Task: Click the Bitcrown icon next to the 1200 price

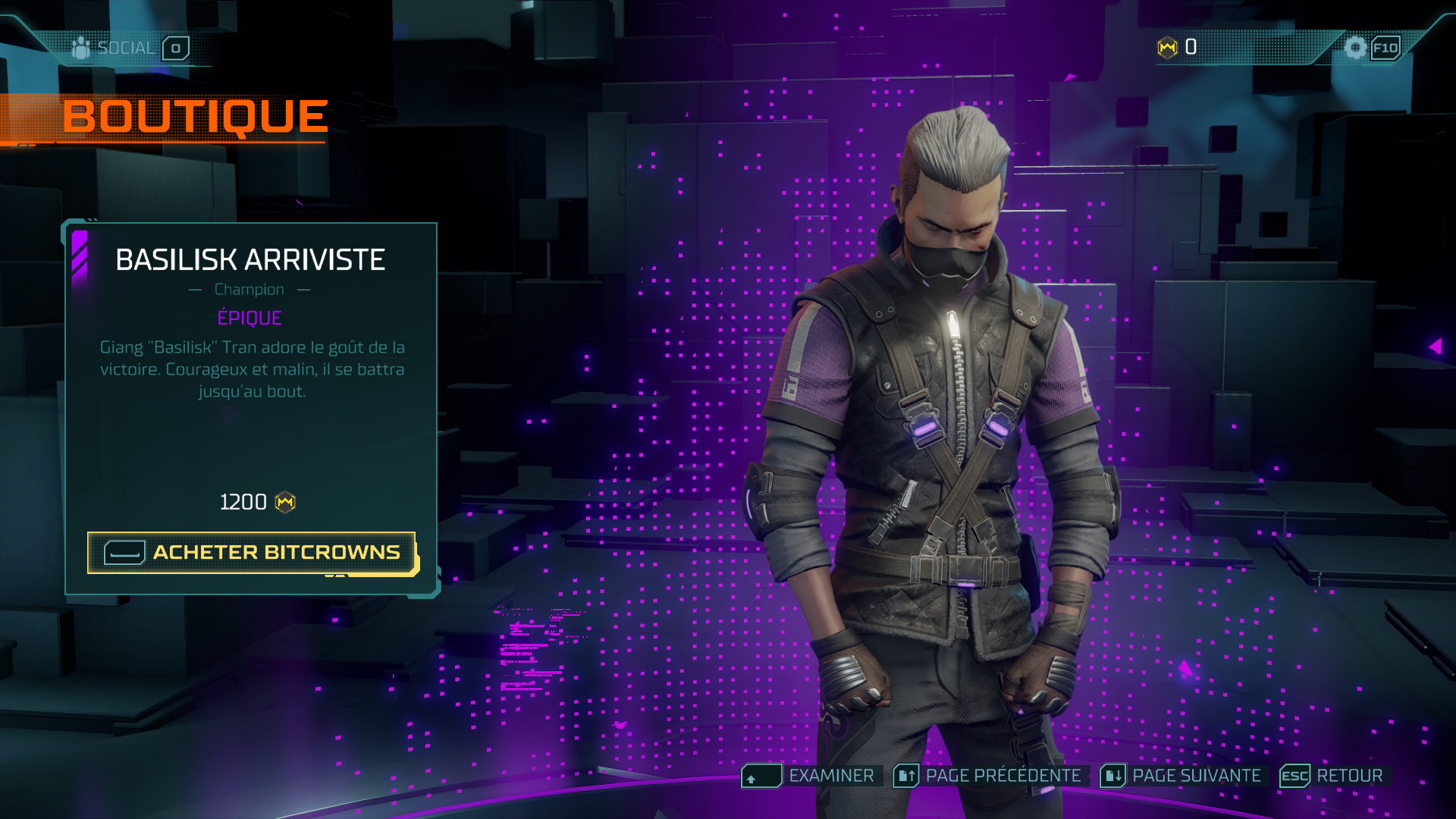Action: click(x=284, y=501)
